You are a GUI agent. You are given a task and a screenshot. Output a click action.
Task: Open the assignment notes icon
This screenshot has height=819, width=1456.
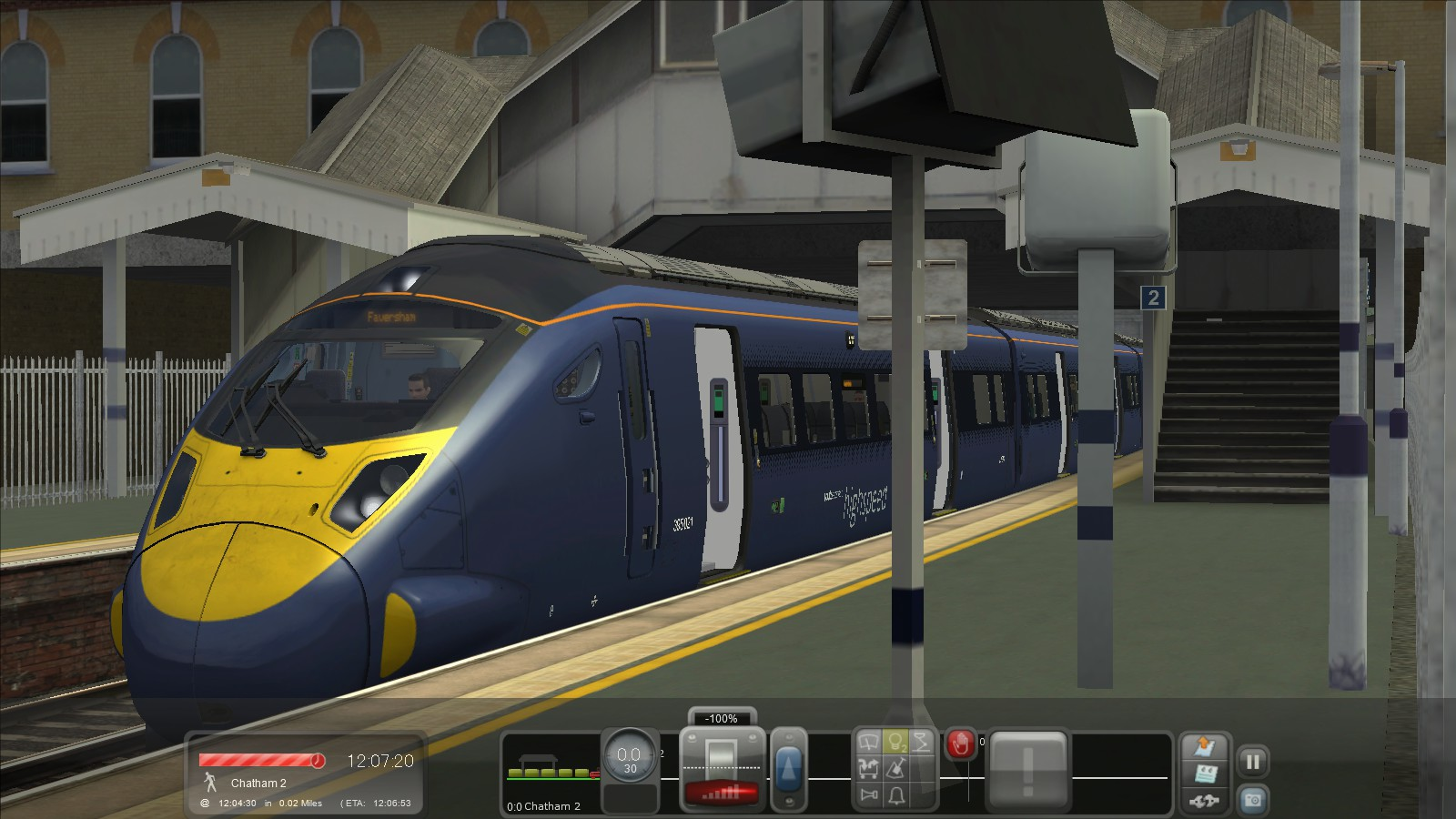[1204, 775]
